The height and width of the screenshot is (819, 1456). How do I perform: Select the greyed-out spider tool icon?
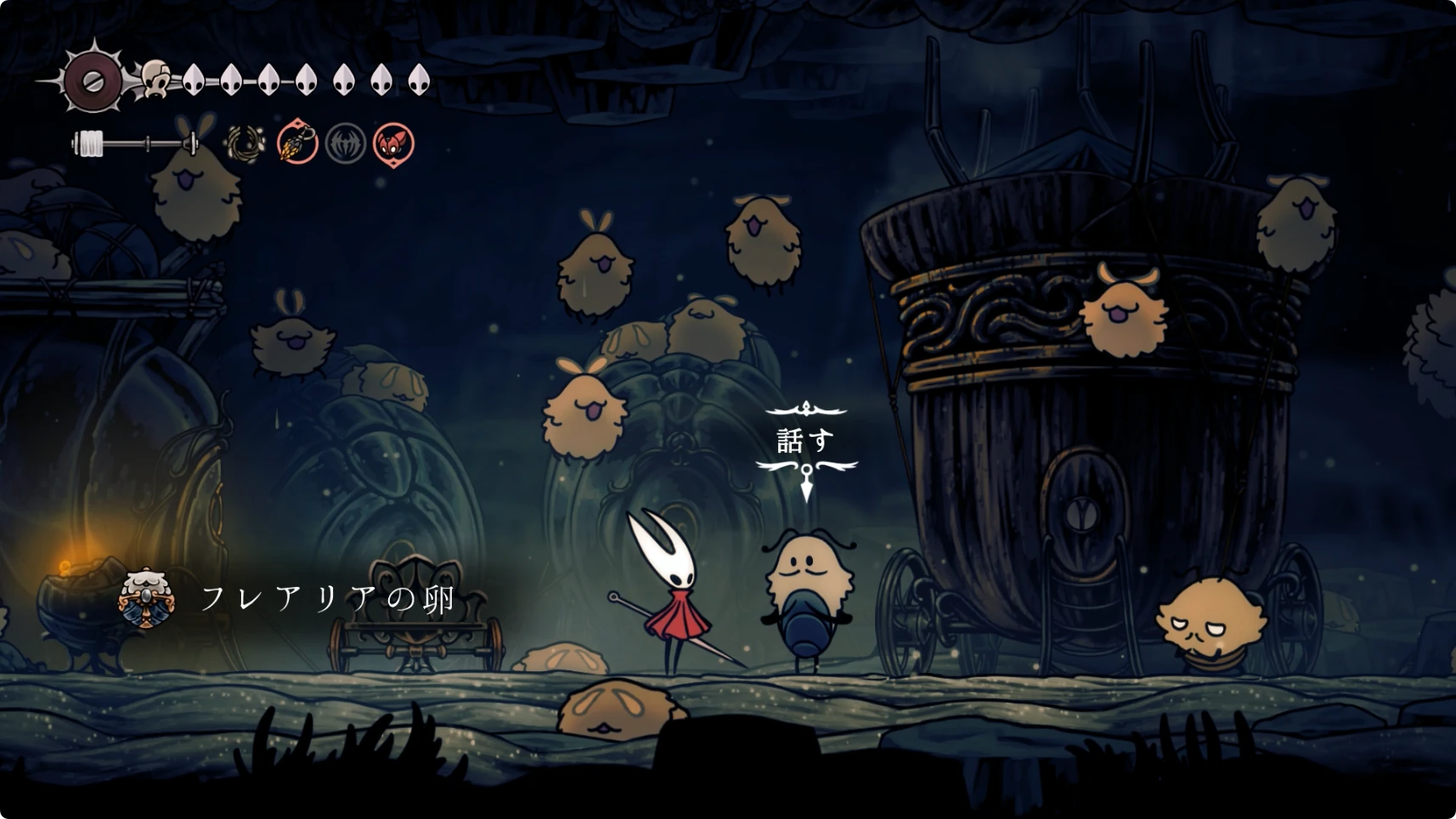tap(346, 143)
